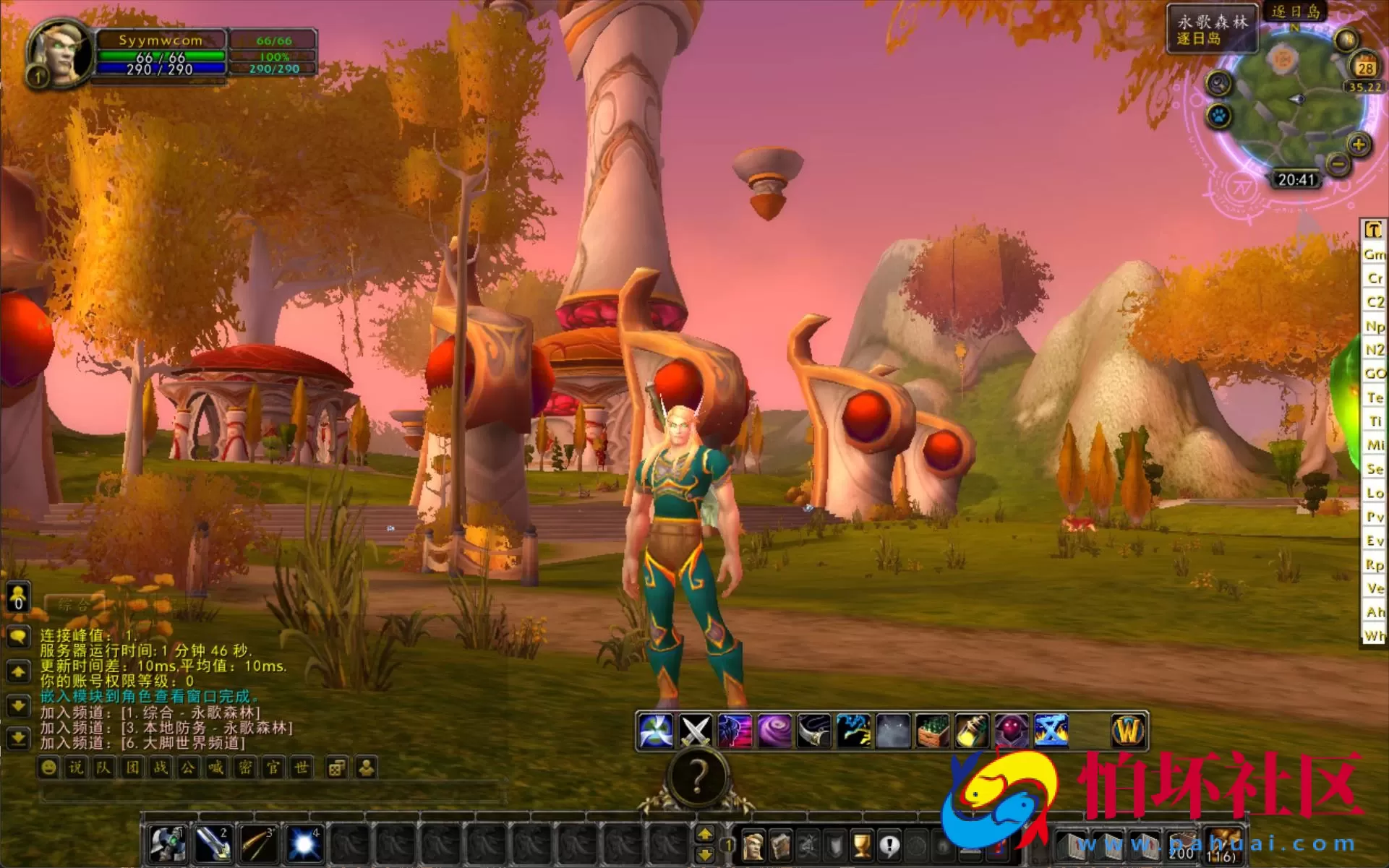Open the chat emote smiley button

(x=48, y=768)
